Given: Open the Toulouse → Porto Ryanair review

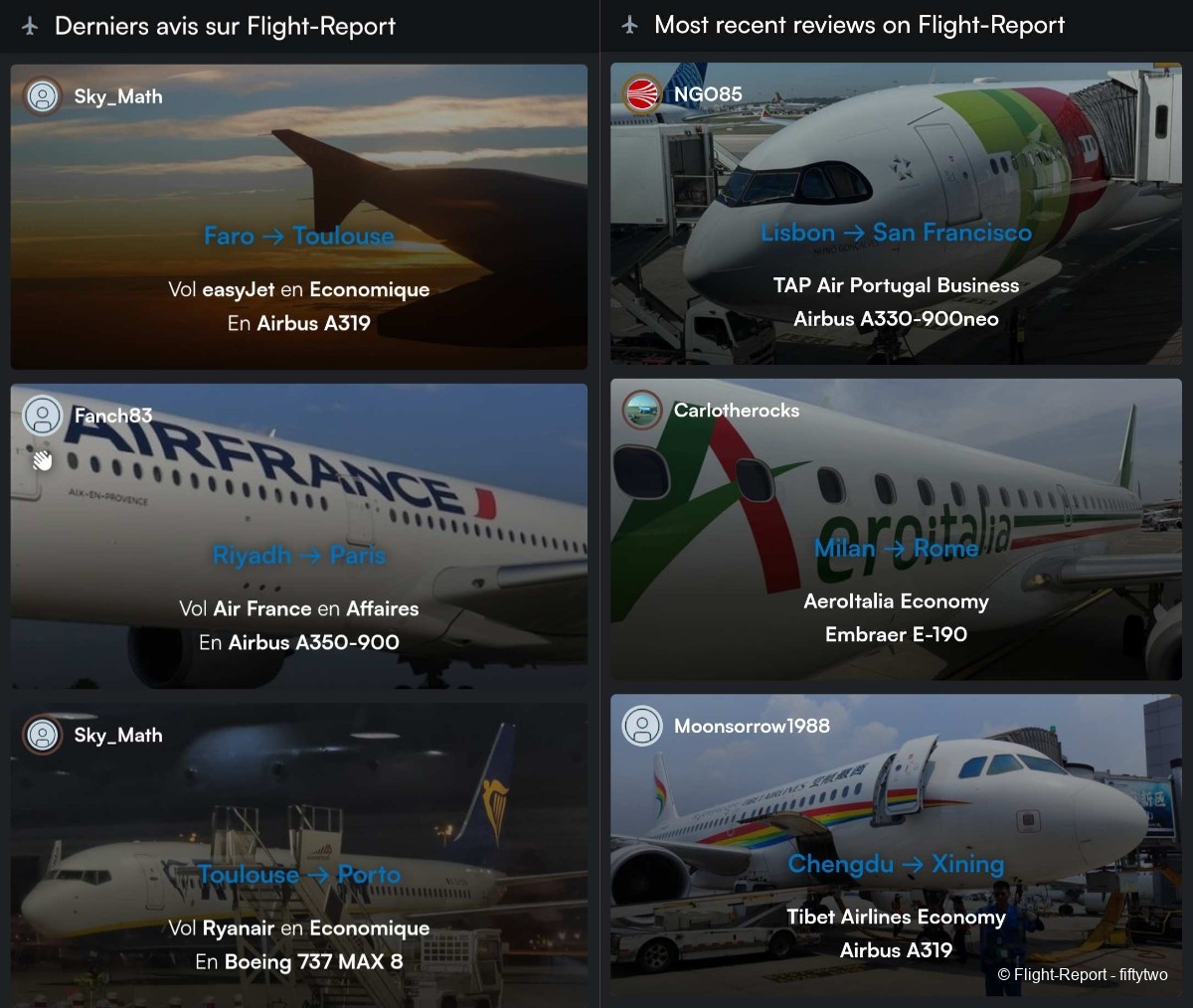Looking at the screenshot, I should click(x=298, y=875).
